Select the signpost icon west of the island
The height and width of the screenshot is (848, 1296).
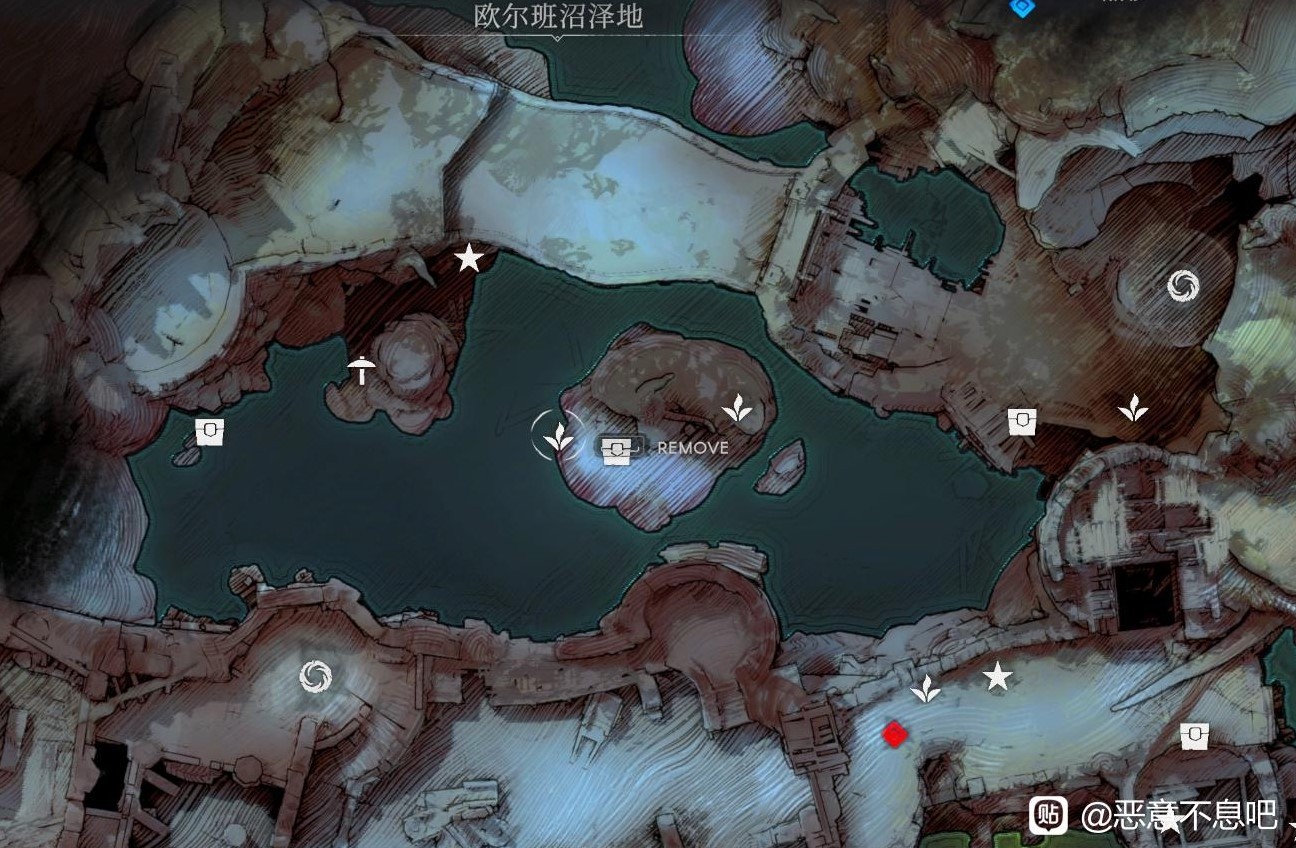pos(360,370)
